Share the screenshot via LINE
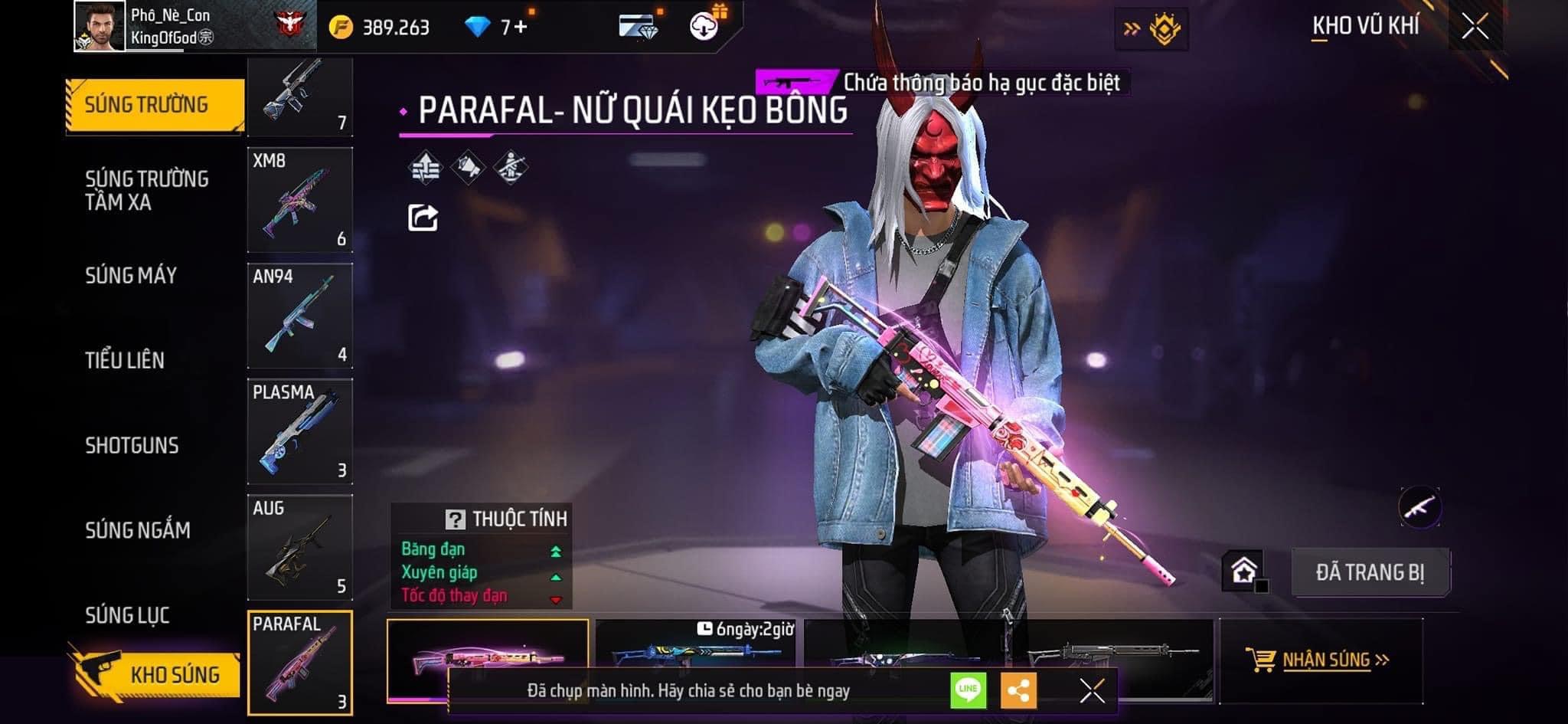The image size is (1568, 724). tap(968, 690)
